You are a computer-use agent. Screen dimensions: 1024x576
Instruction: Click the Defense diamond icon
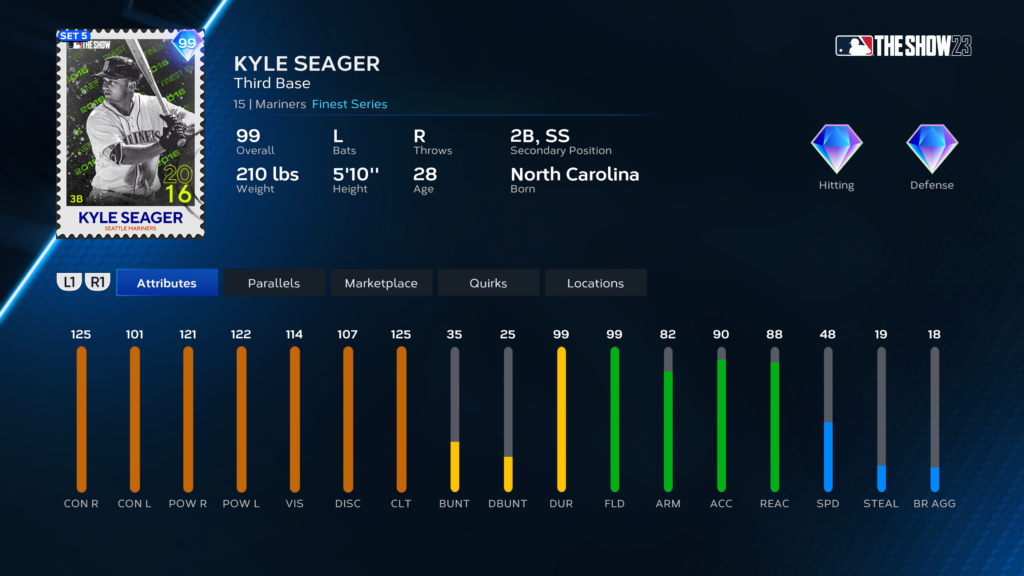point(932,150)
